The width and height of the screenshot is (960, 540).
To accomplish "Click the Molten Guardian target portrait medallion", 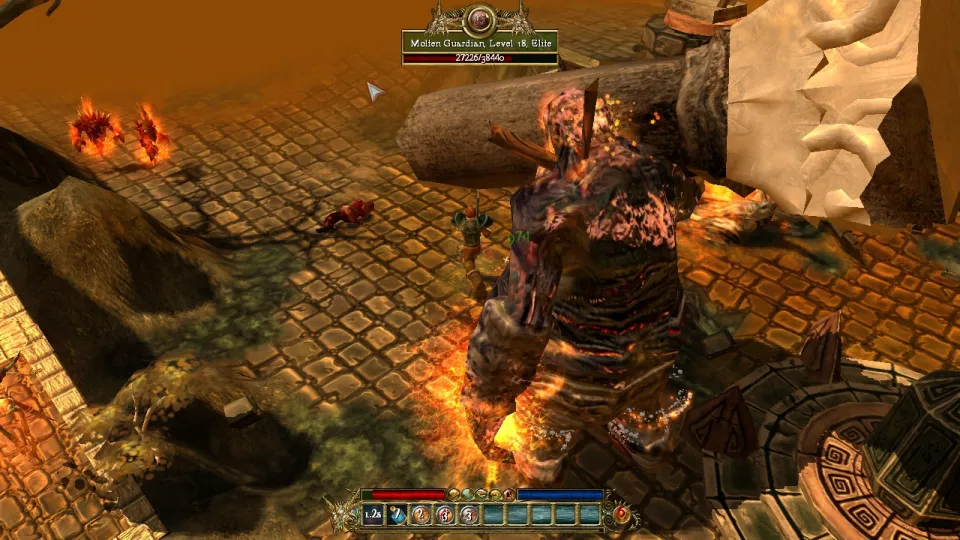I will tap(479, 18).
